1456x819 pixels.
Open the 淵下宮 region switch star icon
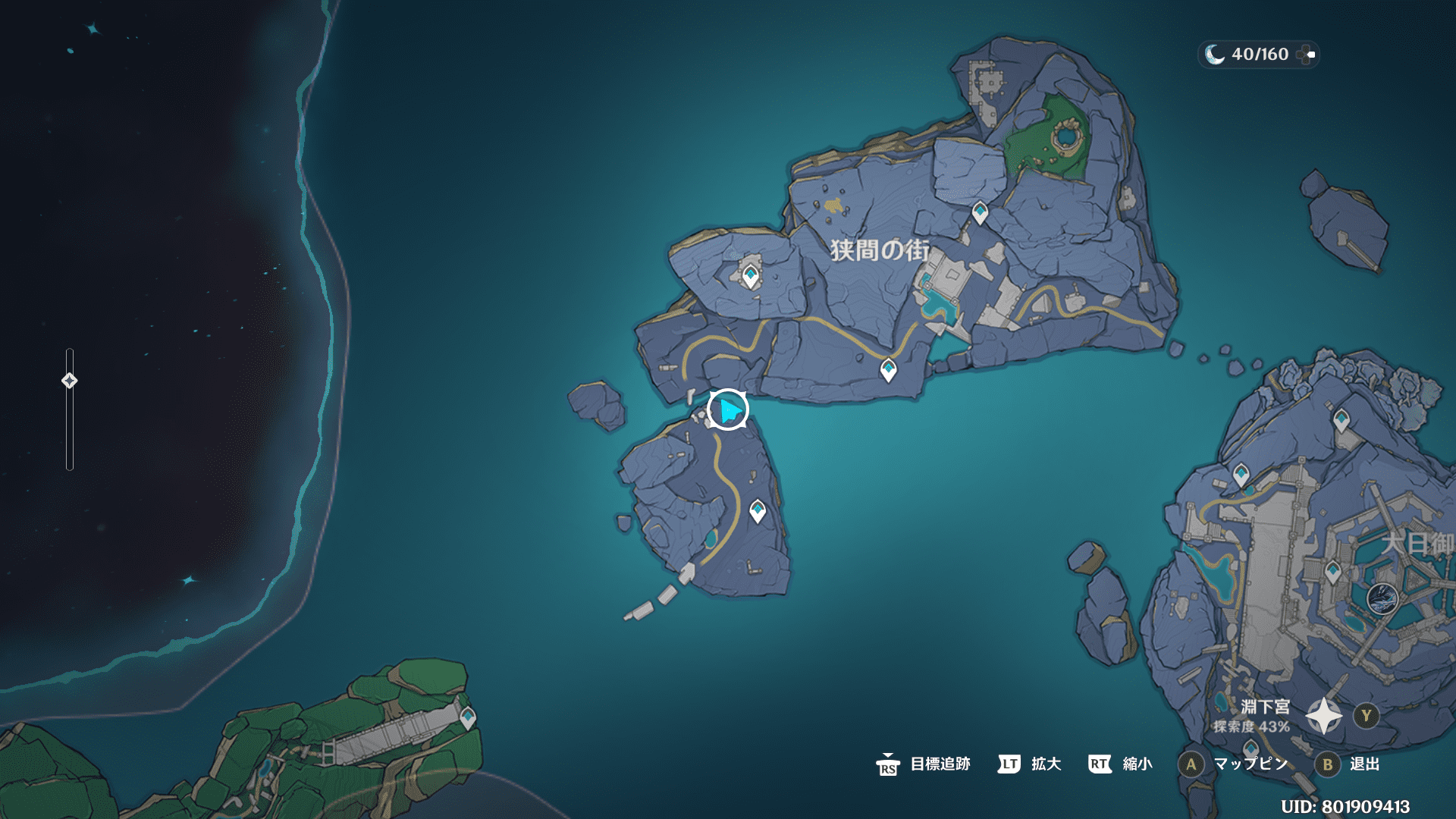click(x=1324, y=716)
